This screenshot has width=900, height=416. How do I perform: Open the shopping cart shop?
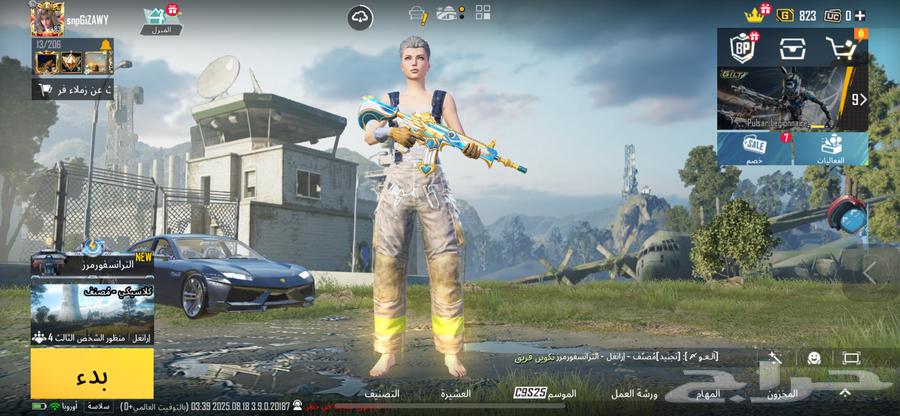(842, 47)
